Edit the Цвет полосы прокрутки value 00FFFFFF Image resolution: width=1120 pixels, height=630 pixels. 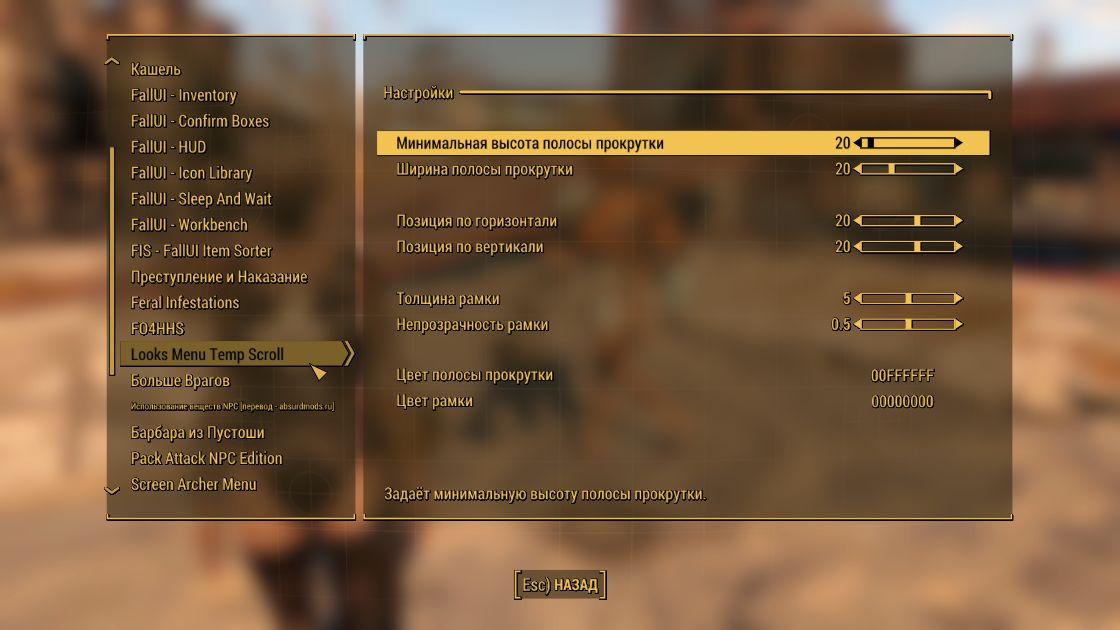902,376
